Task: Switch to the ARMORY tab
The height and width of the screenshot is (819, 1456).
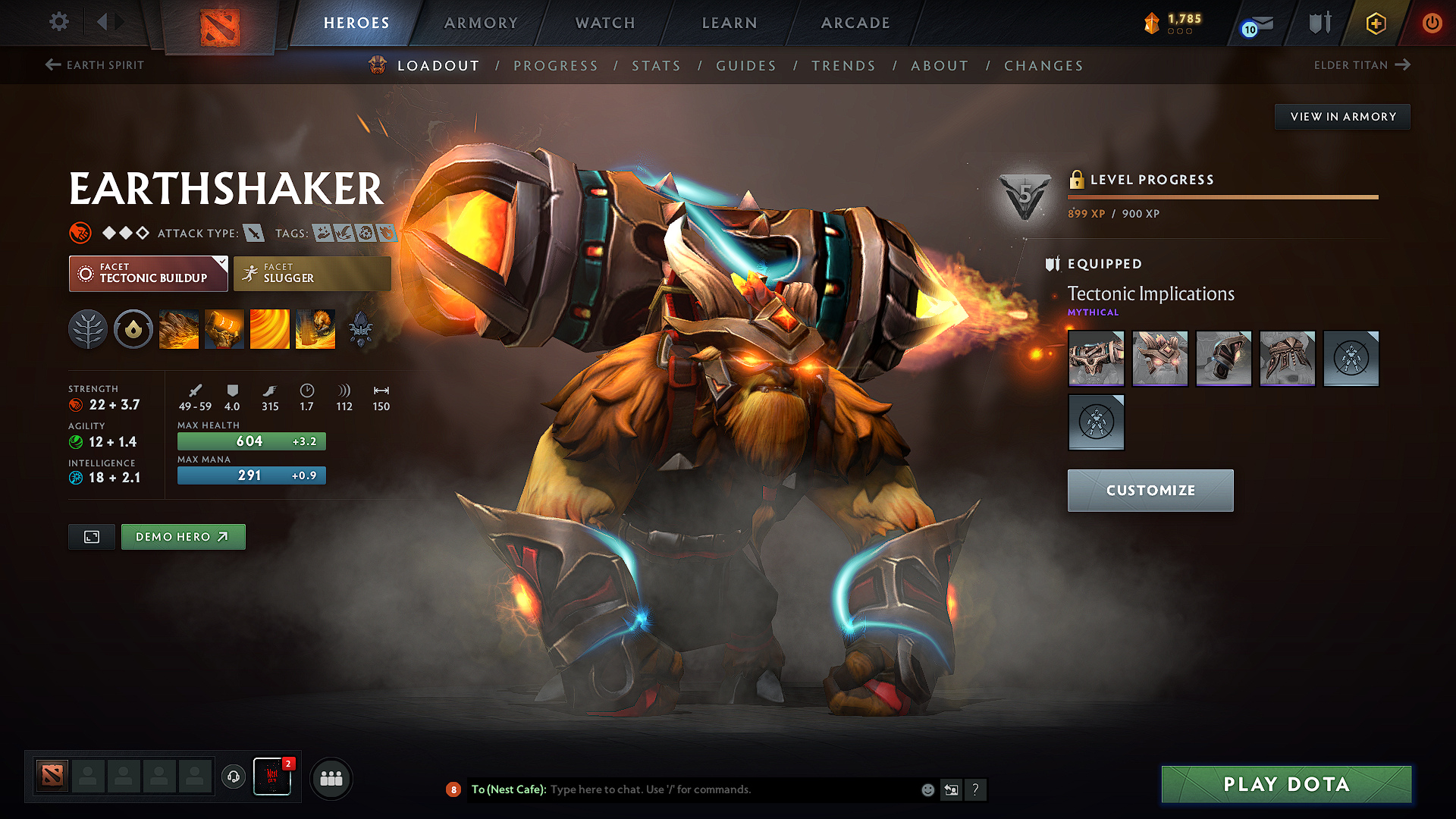Action: tap(481, 23)
